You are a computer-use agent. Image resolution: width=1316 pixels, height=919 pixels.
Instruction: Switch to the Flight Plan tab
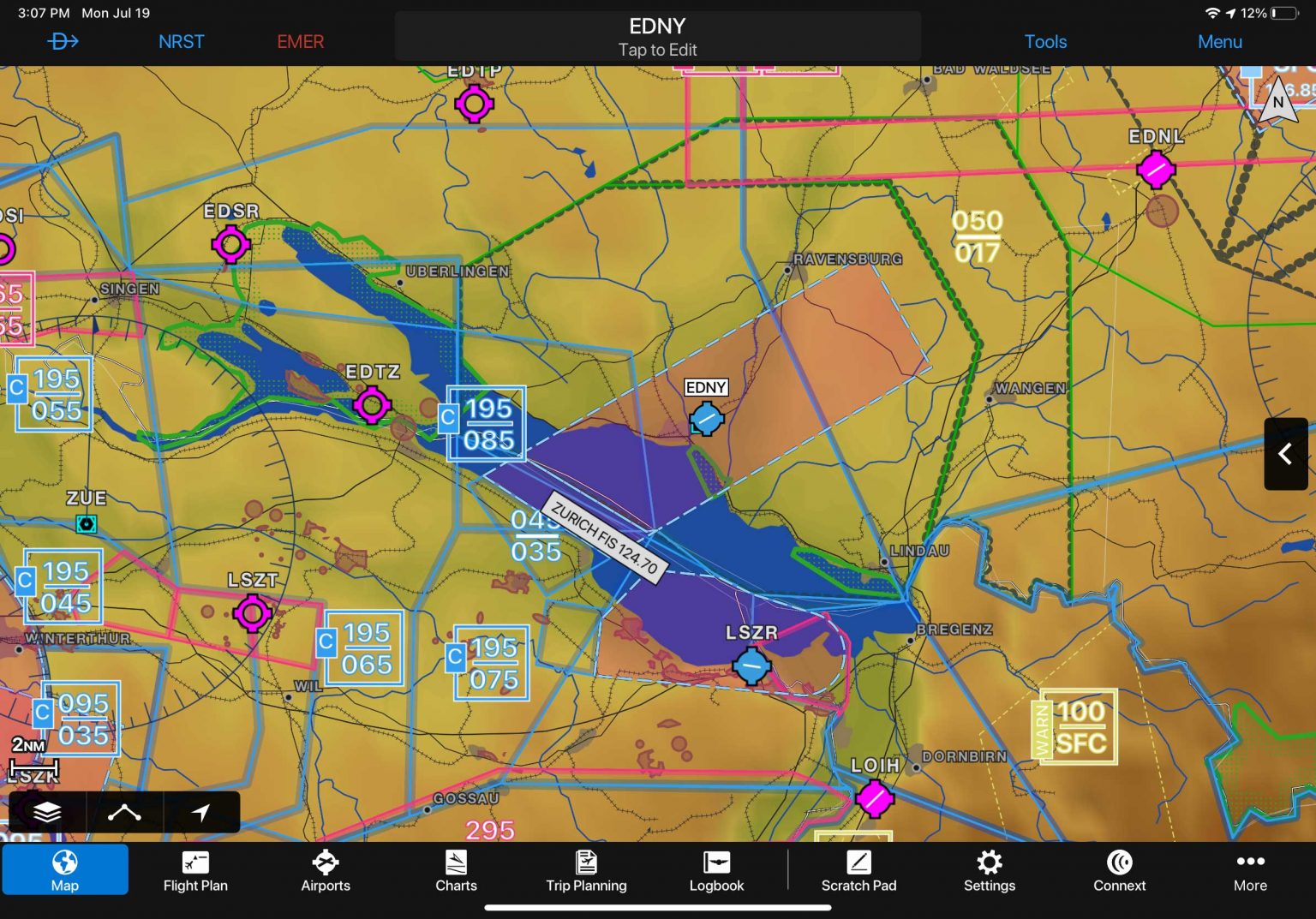click(x=195, y=869)
